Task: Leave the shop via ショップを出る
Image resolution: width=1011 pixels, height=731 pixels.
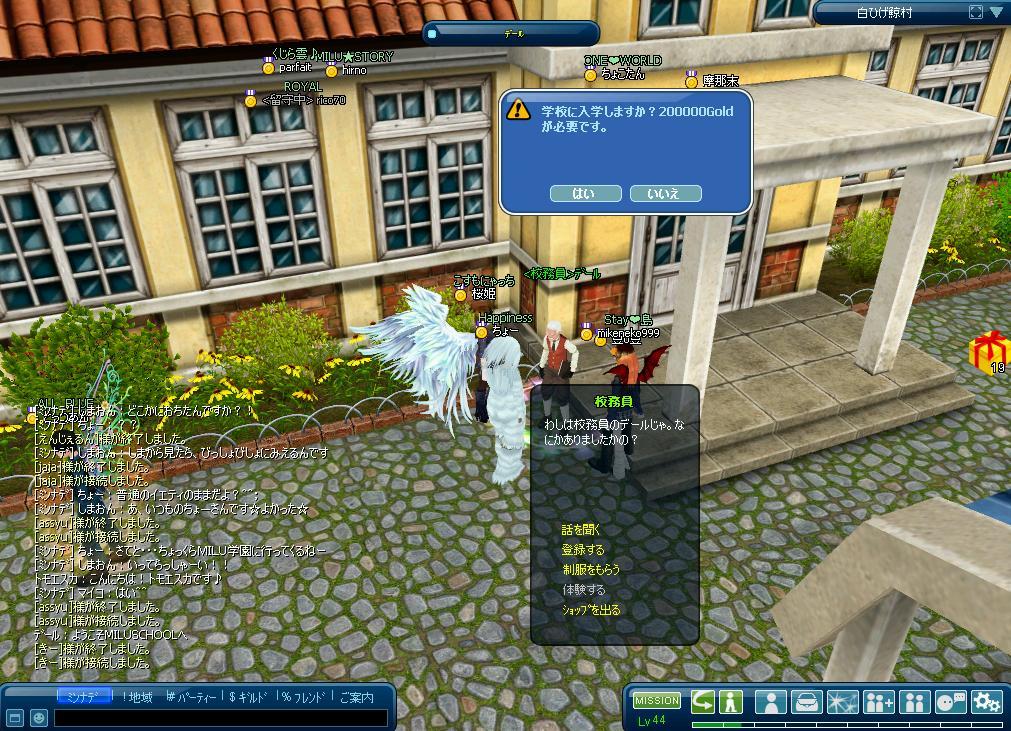Action: [x=590, y=609]
